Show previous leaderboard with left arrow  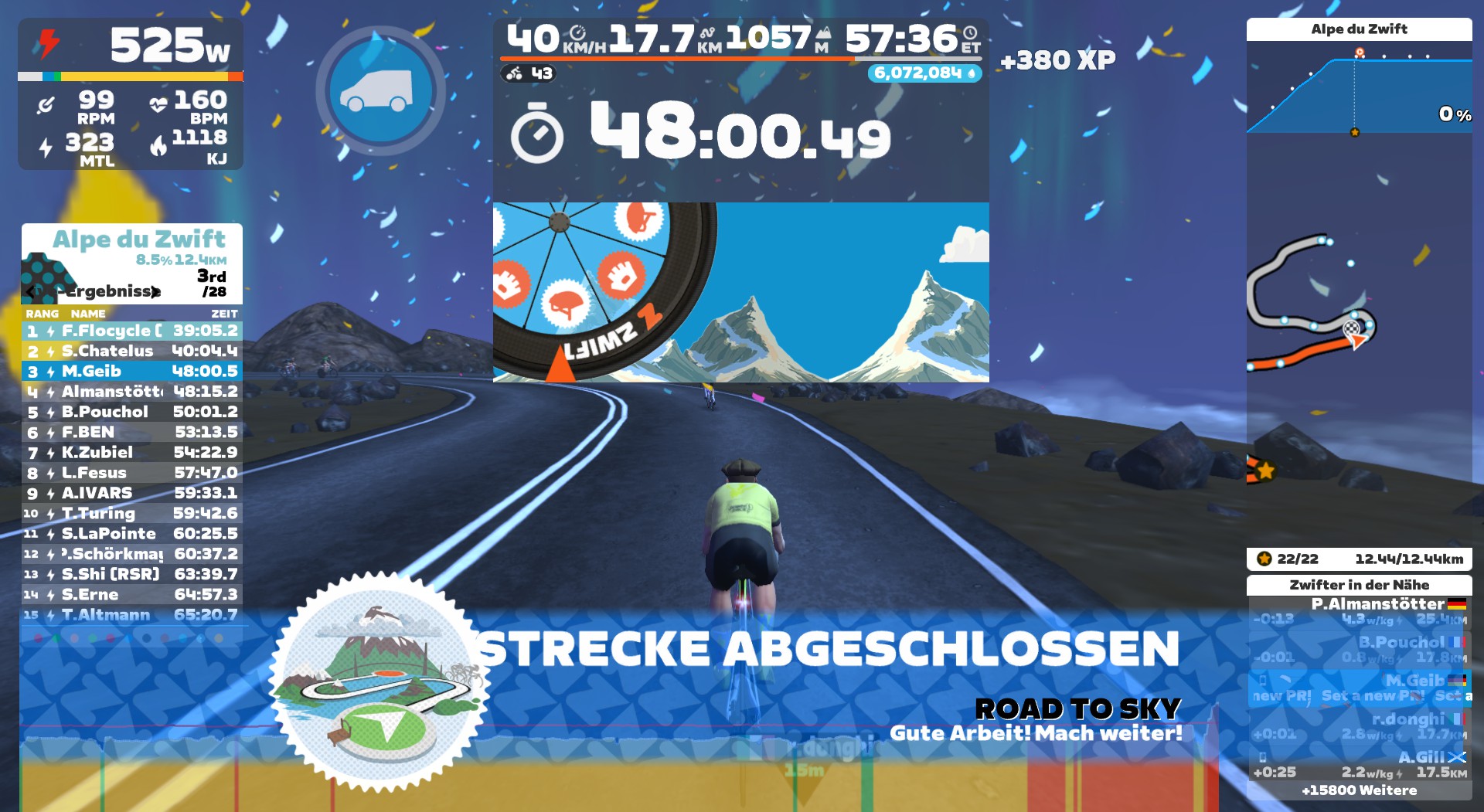tap(32, 291)
